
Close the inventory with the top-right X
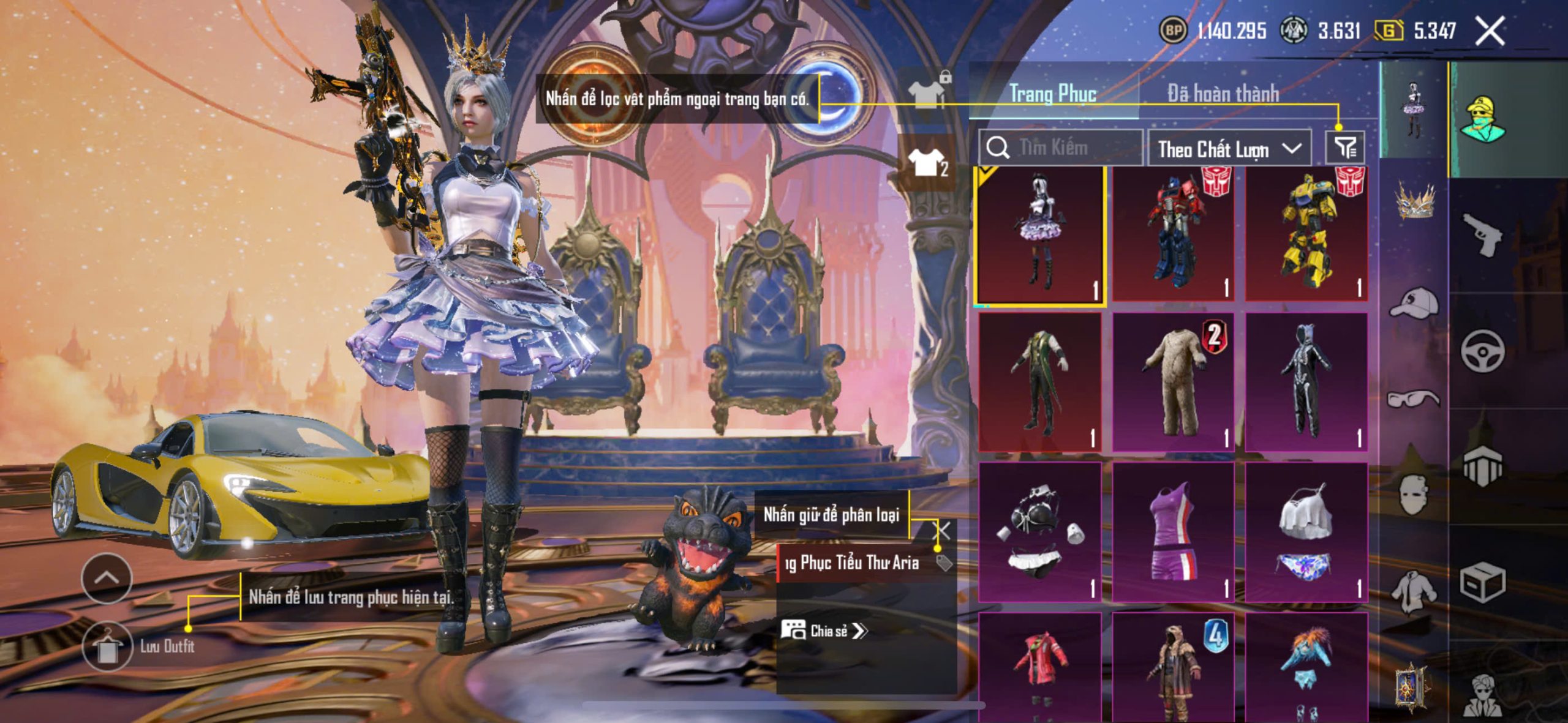tap(1490, 31)
